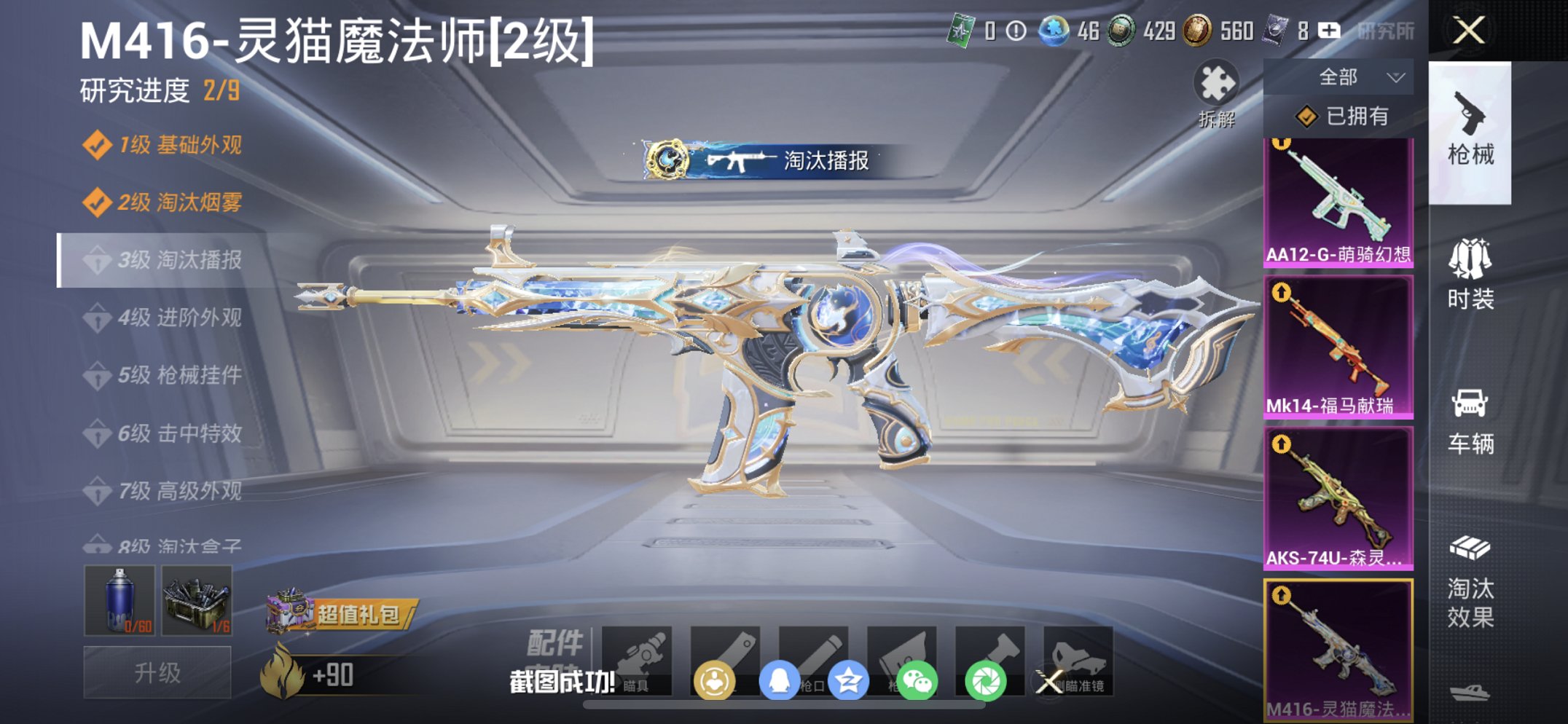Share via QQ penguin icon

(x=781, y=677)
